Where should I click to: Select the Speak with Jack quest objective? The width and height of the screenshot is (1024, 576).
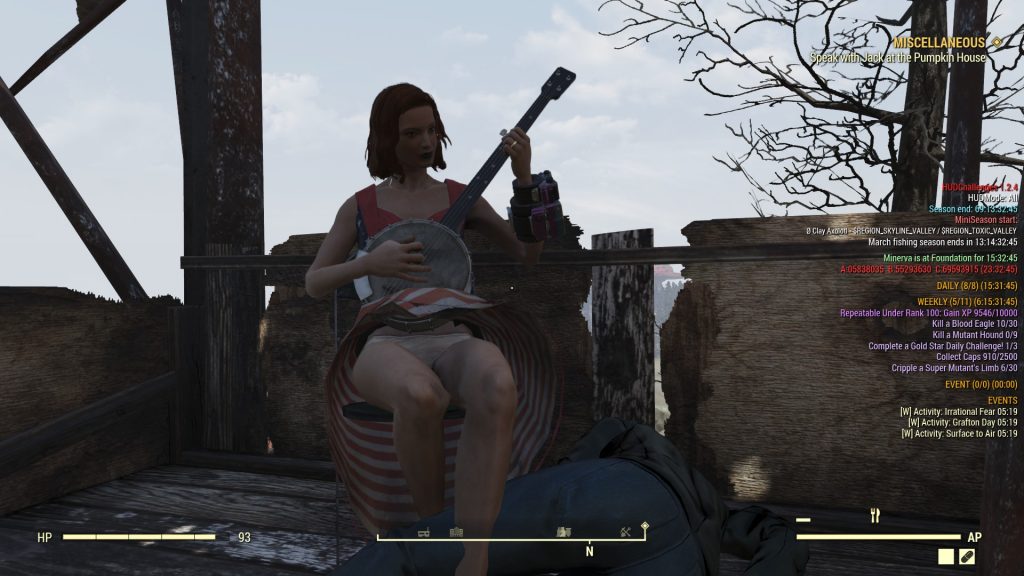pos(897,58)
